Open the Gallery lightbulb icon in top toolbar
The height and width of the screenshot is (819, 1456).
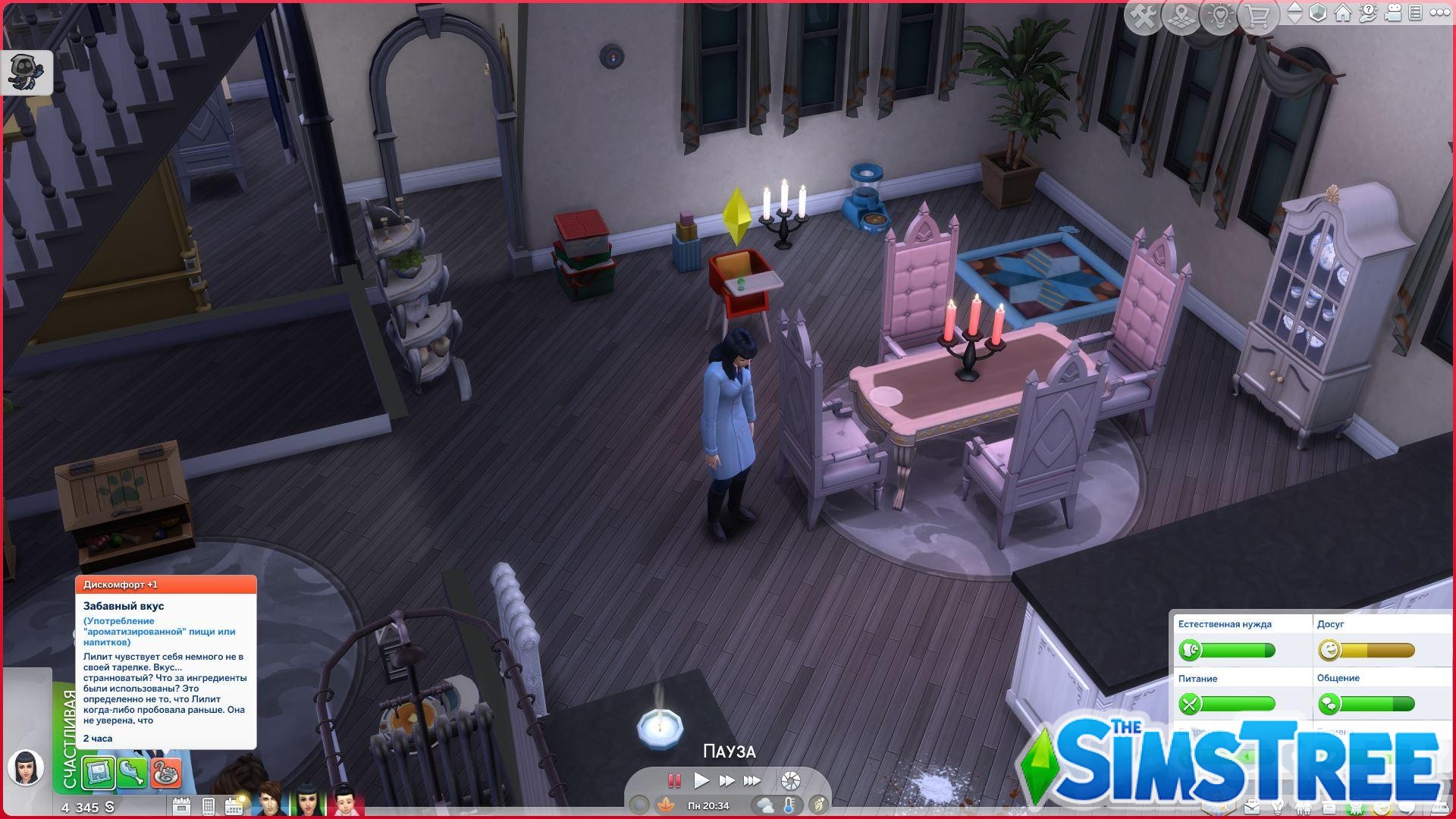point(1220,14)
